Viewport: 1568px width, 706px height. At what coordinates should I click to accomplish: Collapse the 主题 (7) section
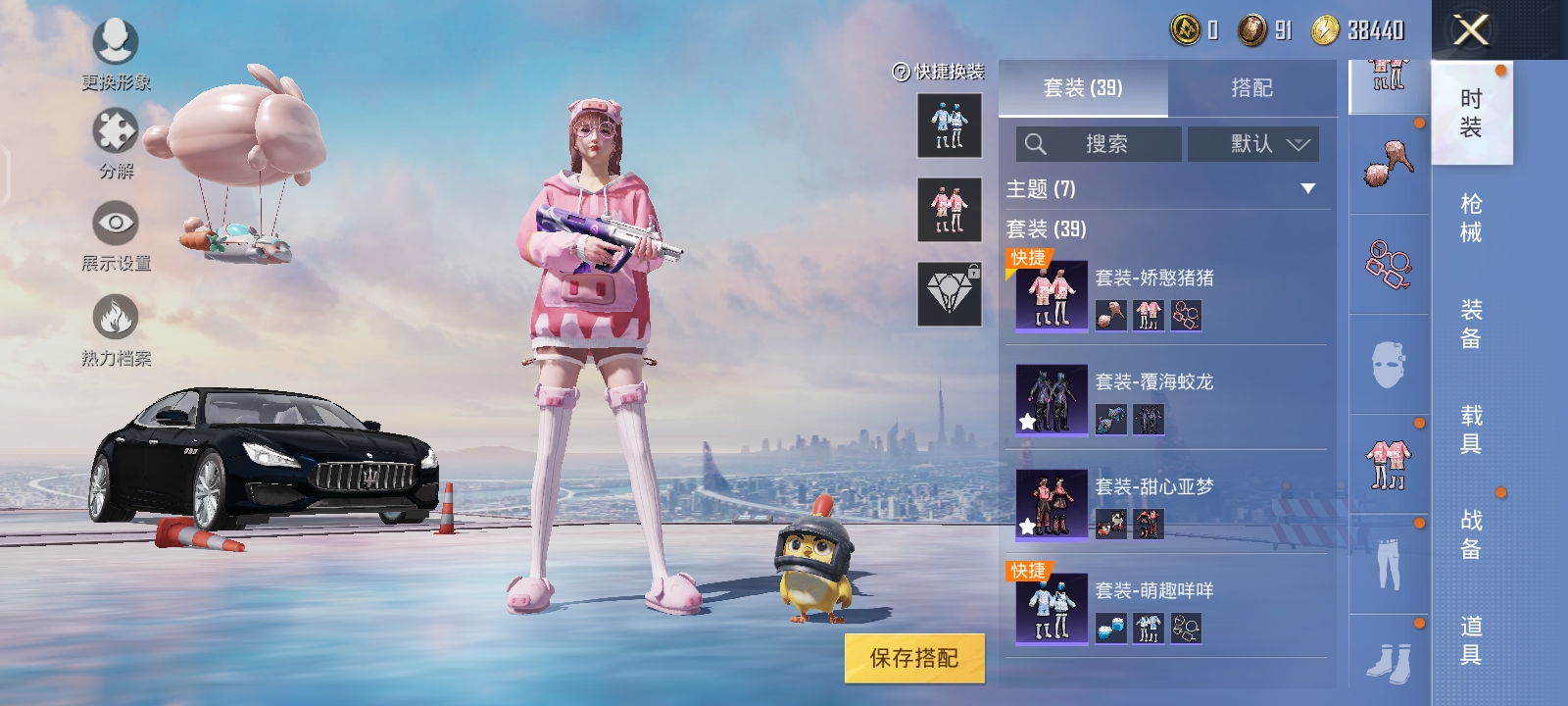tap(1308, 190)
